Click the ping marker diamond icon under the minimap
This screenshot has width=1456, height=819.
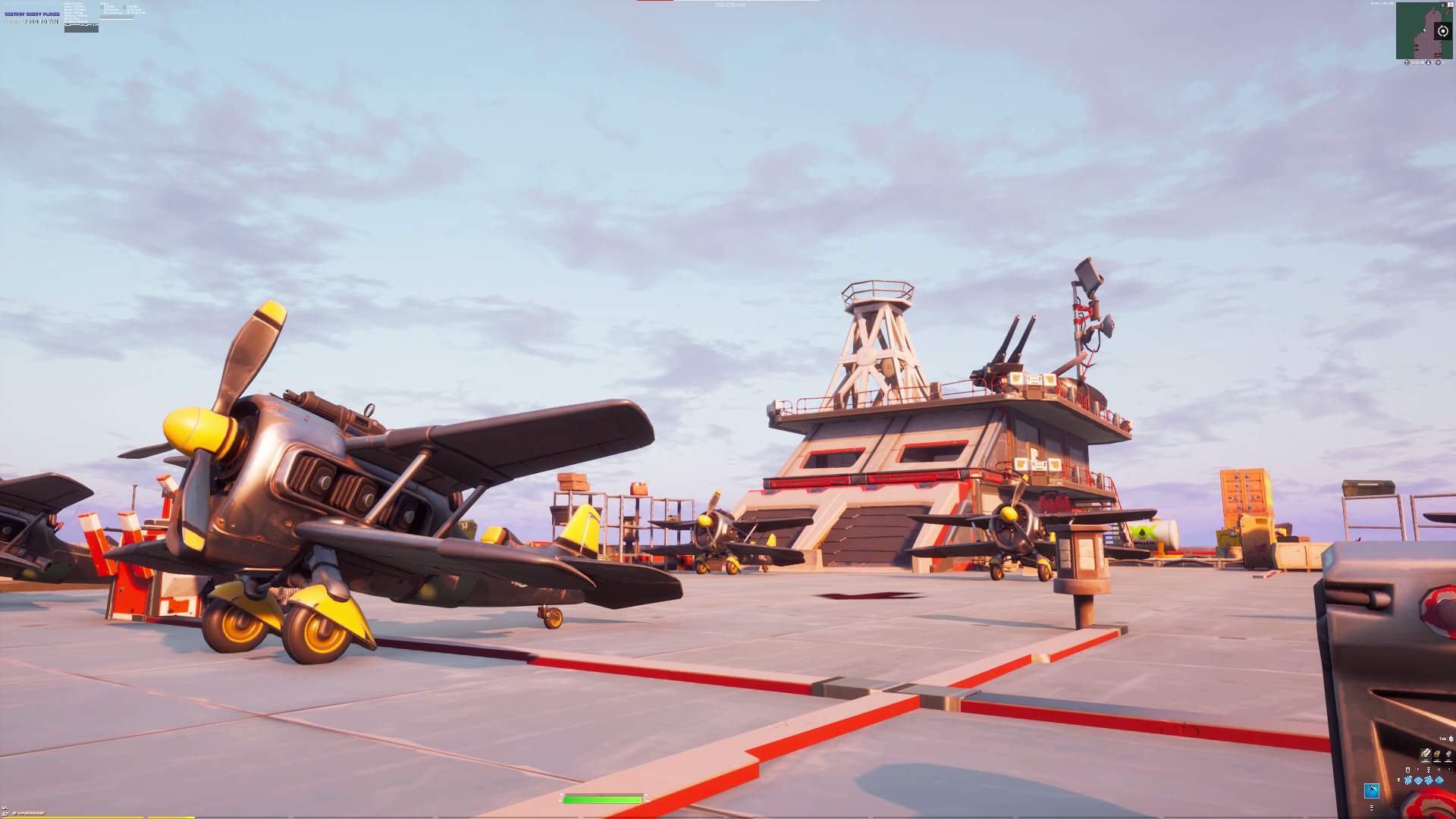point(1439,63)
